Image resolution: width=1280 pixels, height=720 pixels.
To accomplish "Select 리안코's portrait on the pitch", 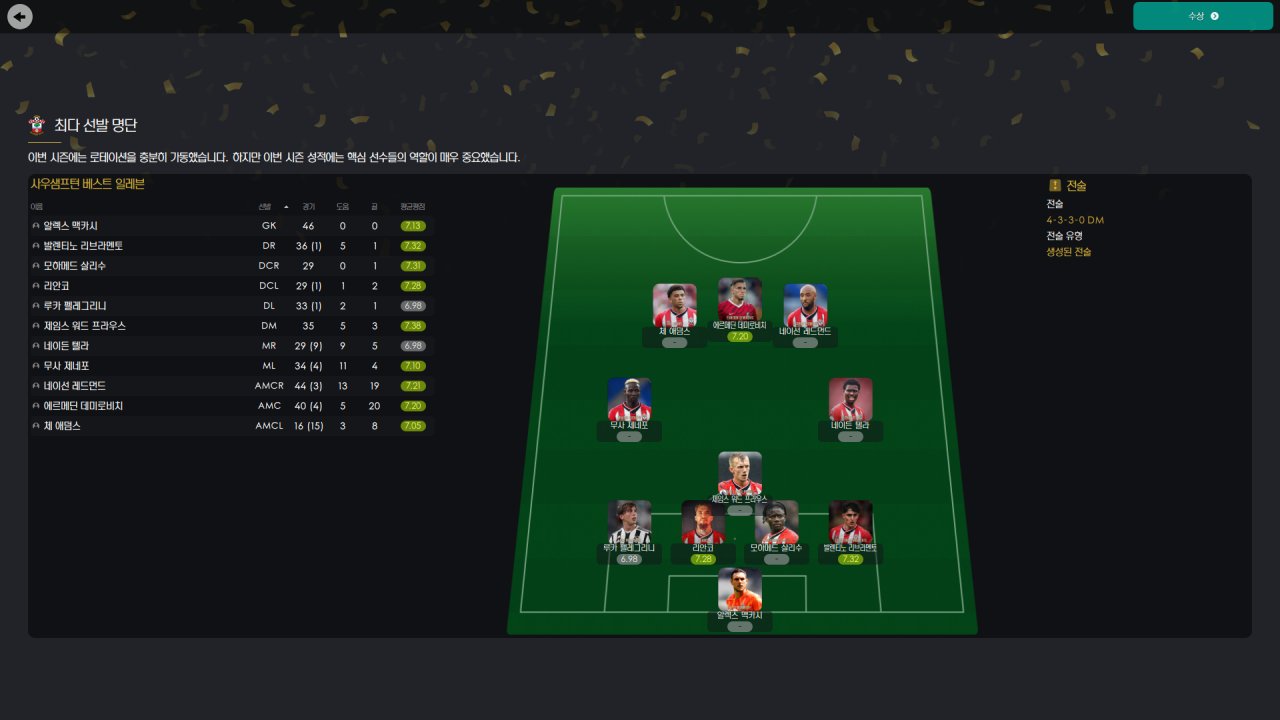I will tap(703, 522).
